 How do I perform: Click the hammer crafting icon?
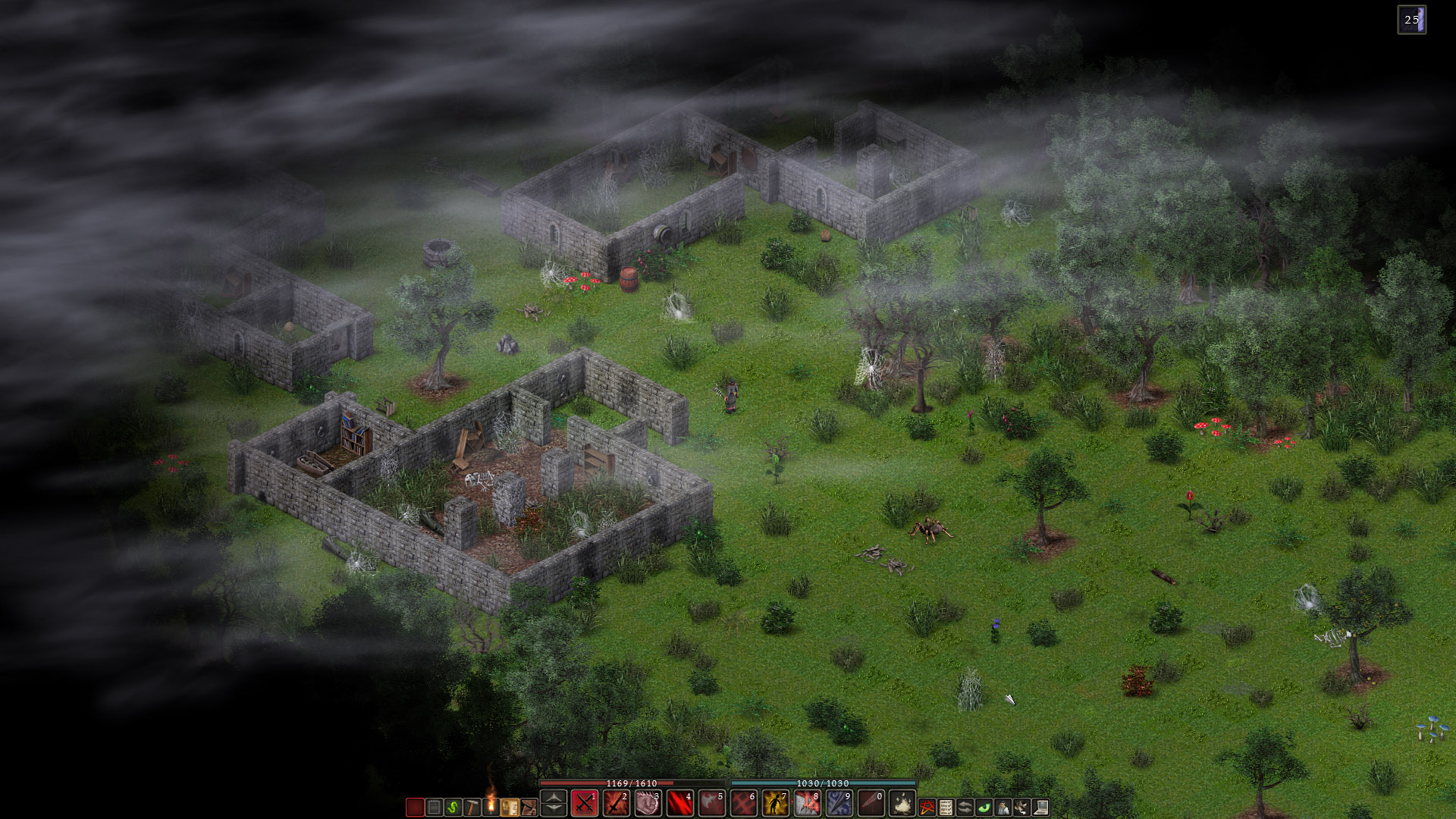click(x=472, y=808)
